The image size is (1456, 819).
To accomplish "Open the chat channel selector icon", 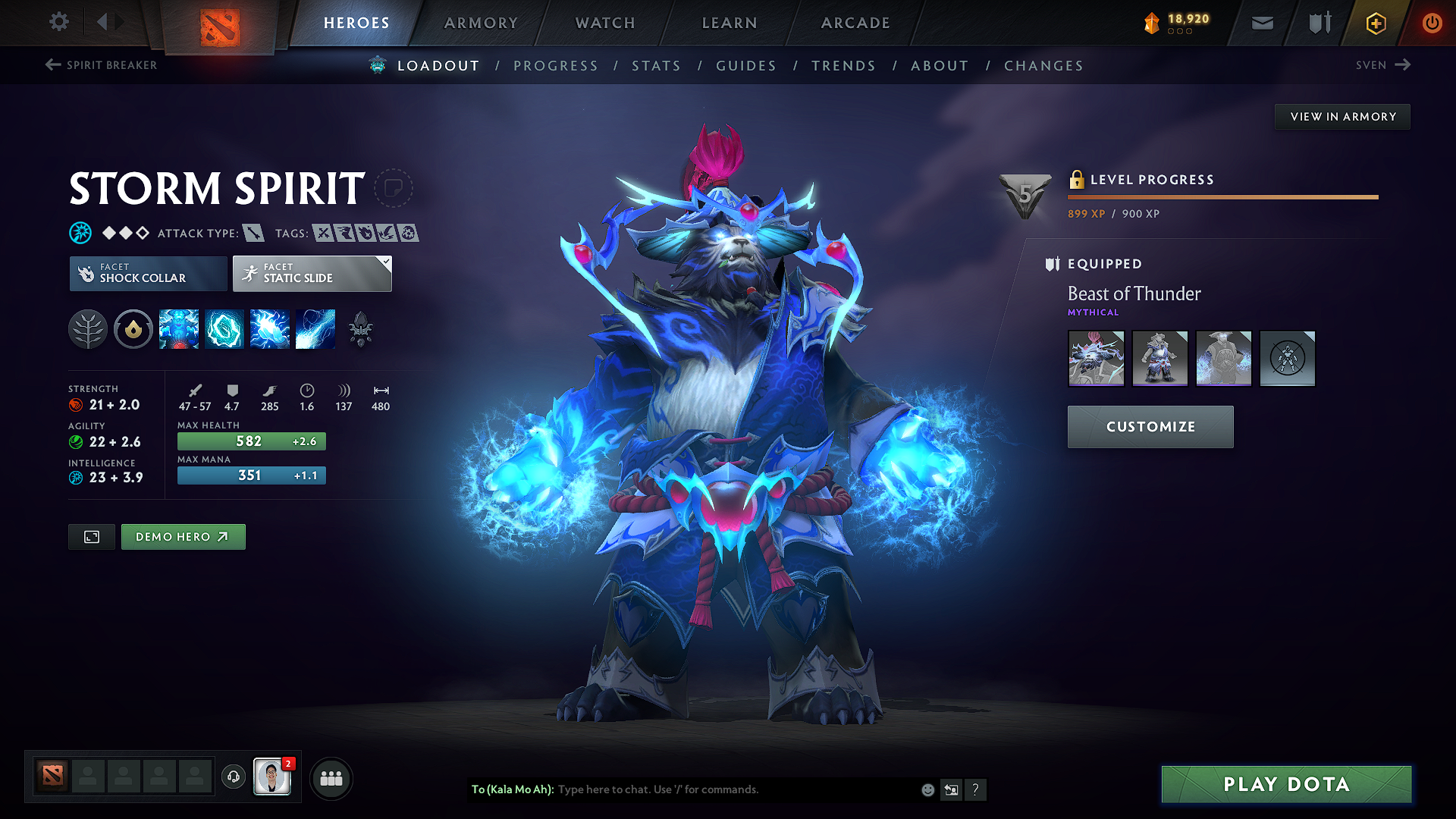I will pos(951,789).
